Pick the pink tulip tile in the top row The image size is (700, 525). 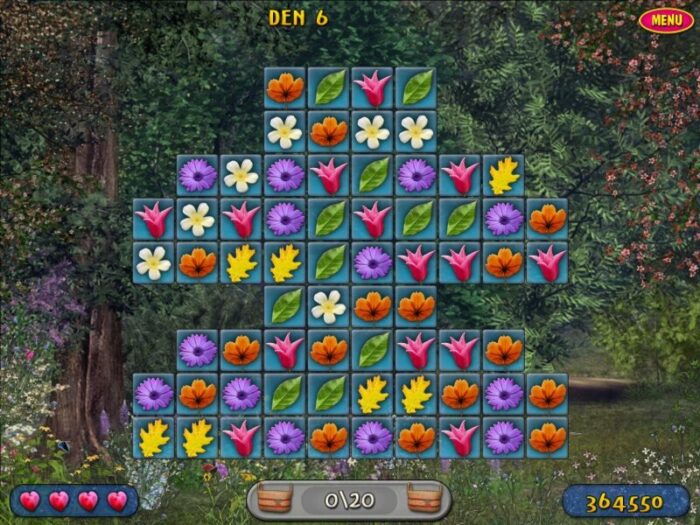coord(373,88)
